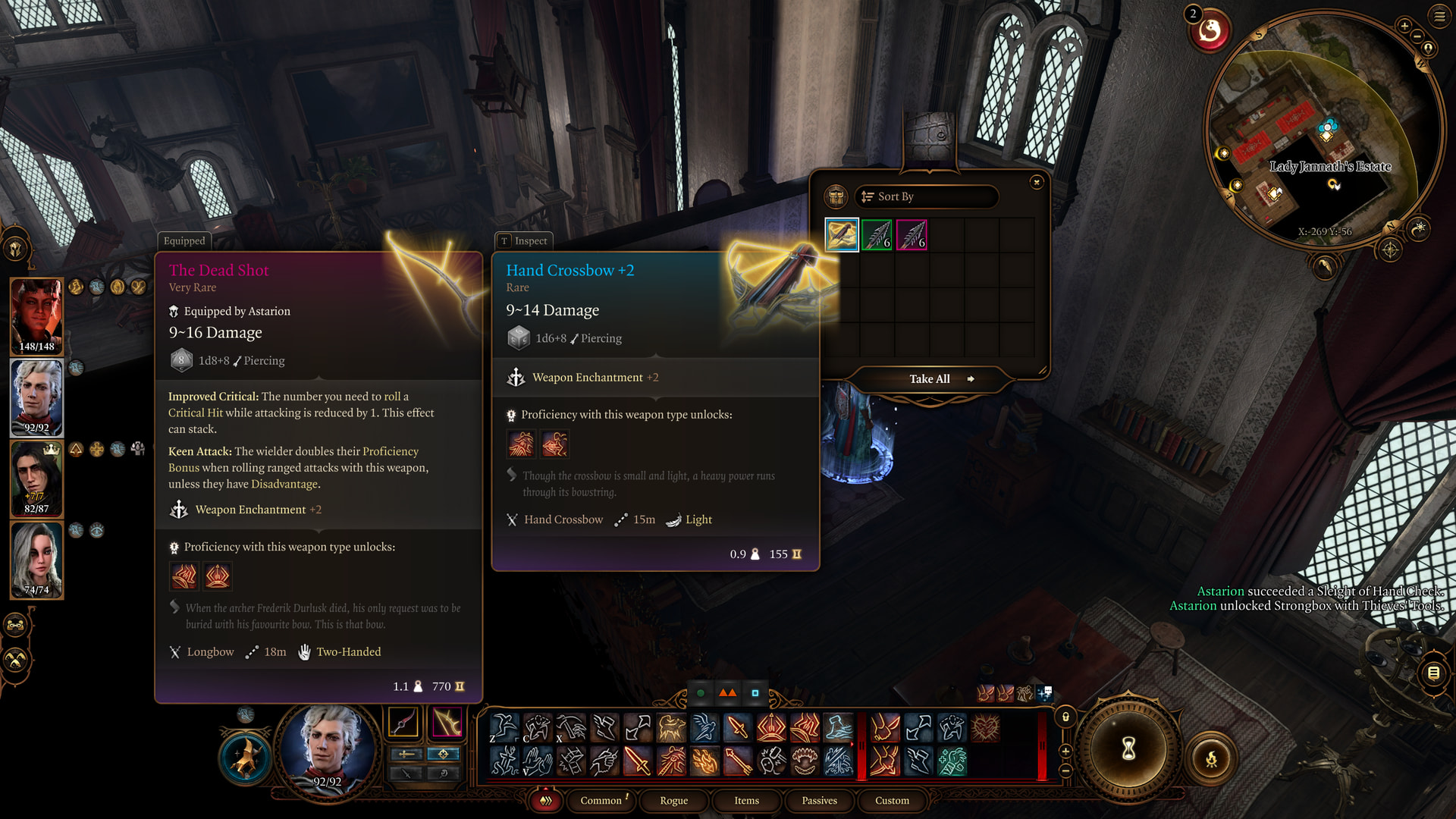Open the journal icon at right edge
1456x819 pixels.
pos(1433,673)
